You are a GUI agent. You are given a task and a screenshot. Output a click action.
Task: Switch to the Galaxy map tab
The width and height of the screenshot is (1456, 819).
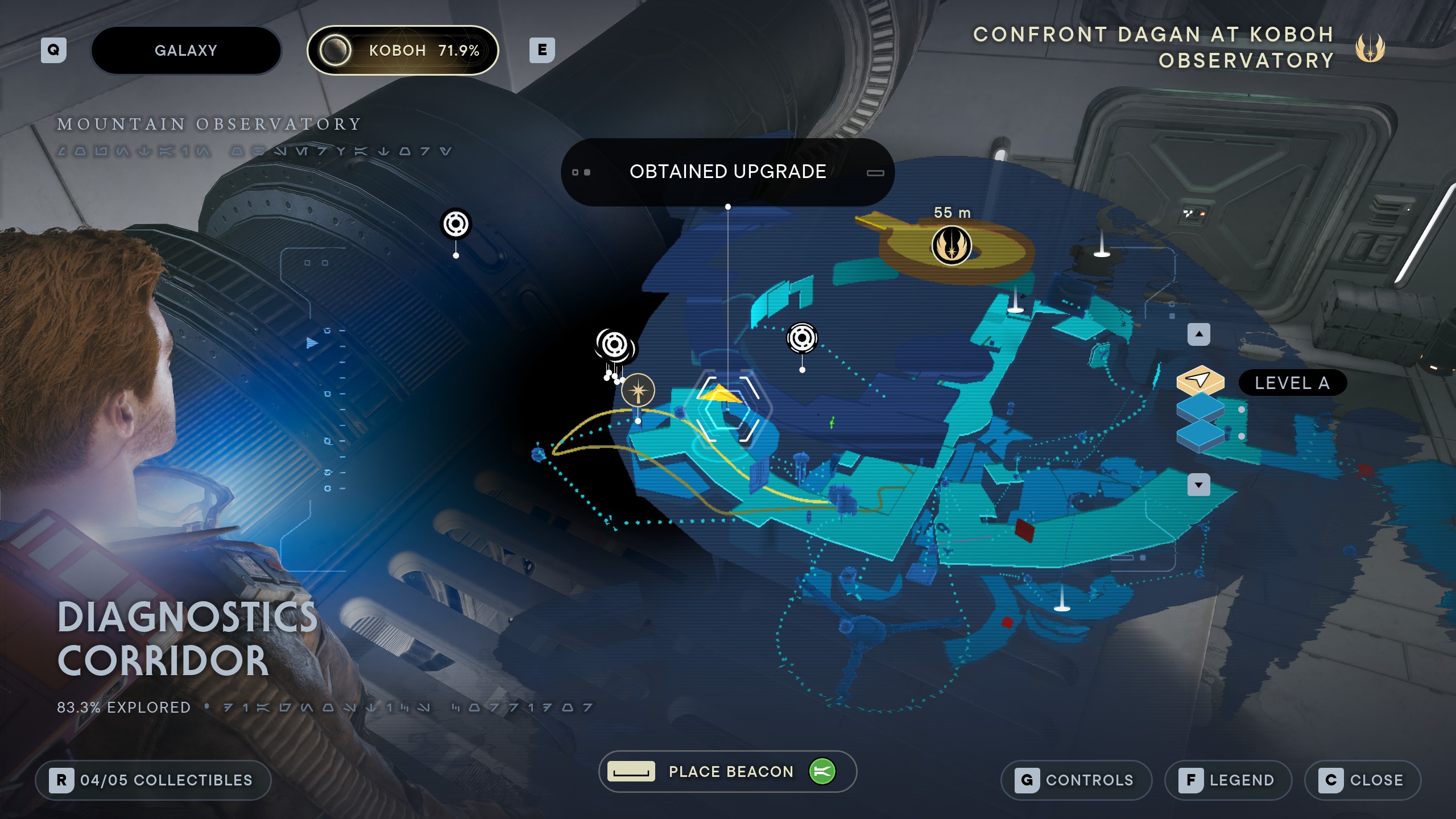[x=186, y=51]
